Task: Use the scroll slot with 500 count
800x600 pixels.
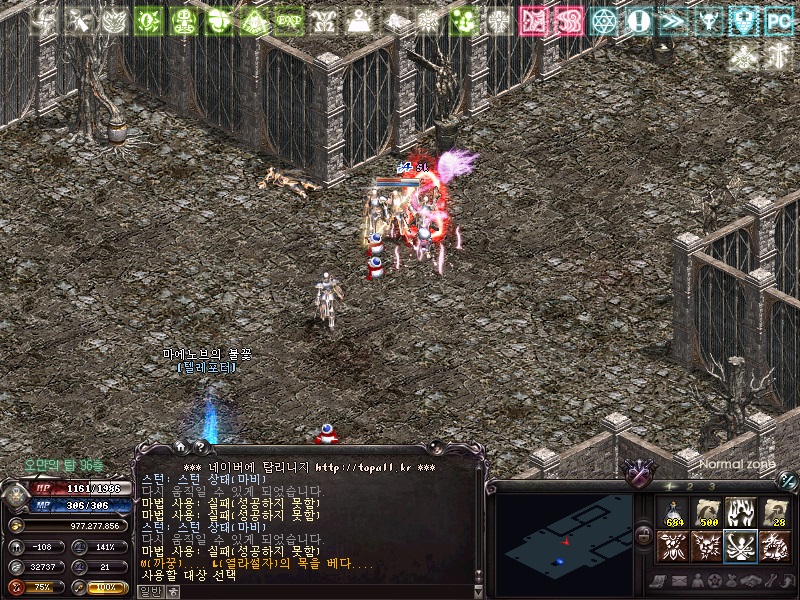Action: (x=706, y=512)
